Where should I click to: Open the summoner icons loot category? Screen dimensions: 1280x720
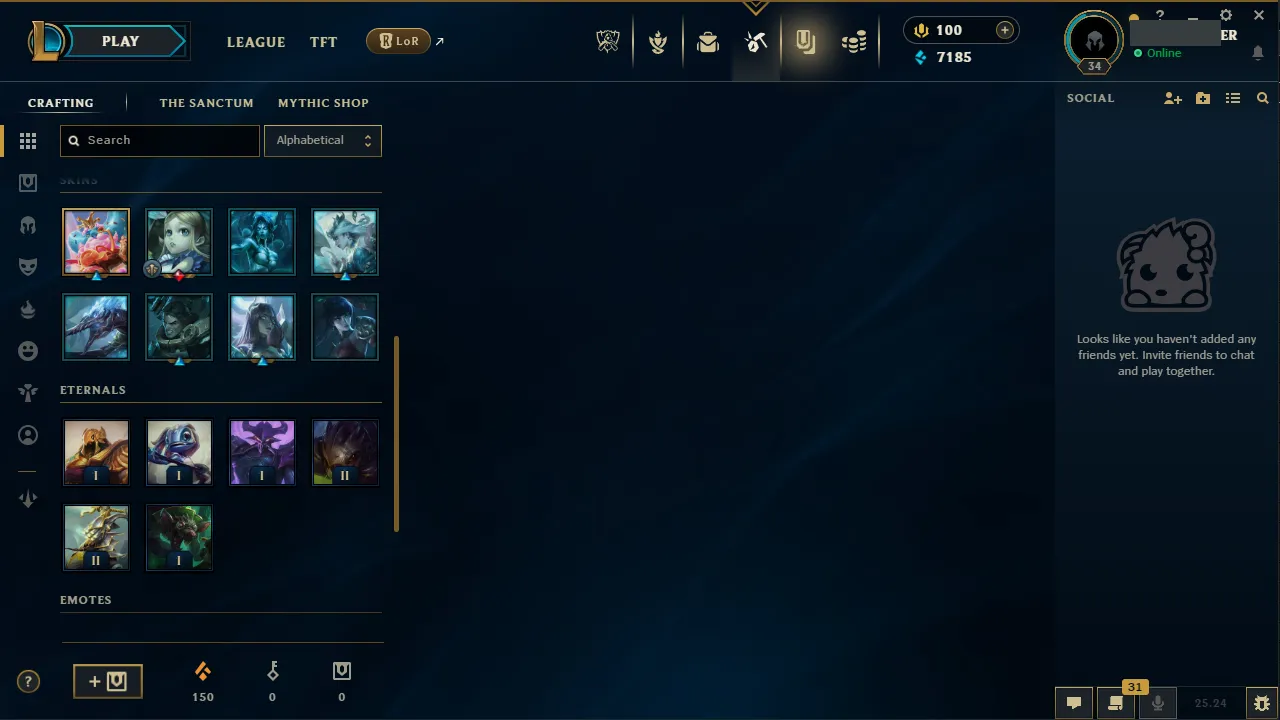point(28,435)
